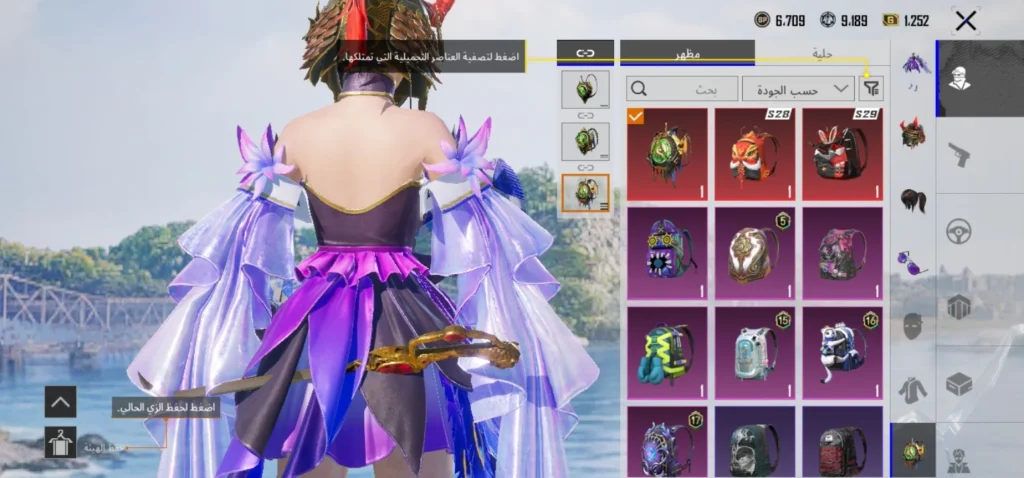This screenshot has height=478, width=1024.
Task: Open the steering wheel vehicles category
Action: click(959, 231)
